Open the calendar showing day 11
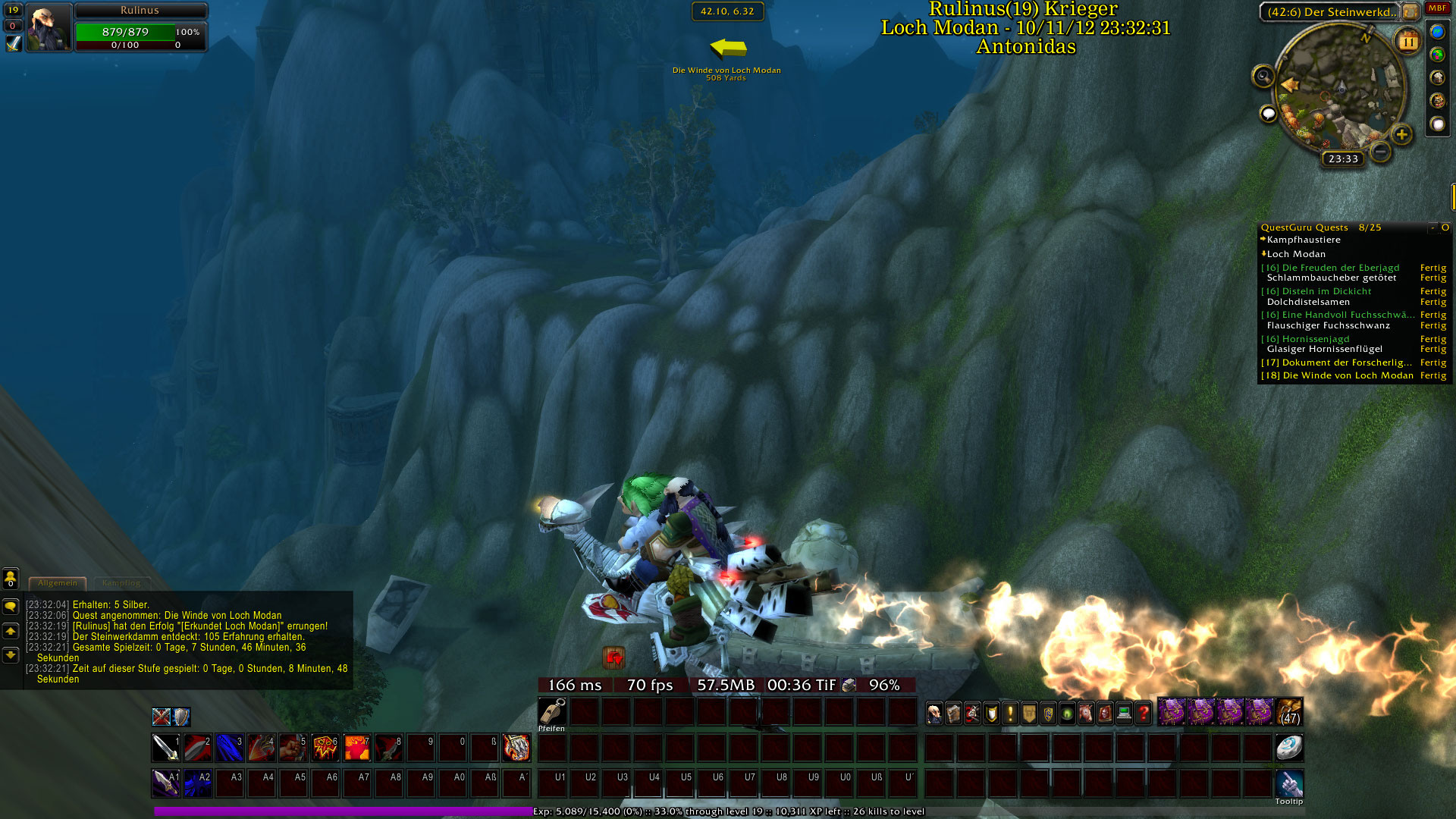 click(1407, 42)
